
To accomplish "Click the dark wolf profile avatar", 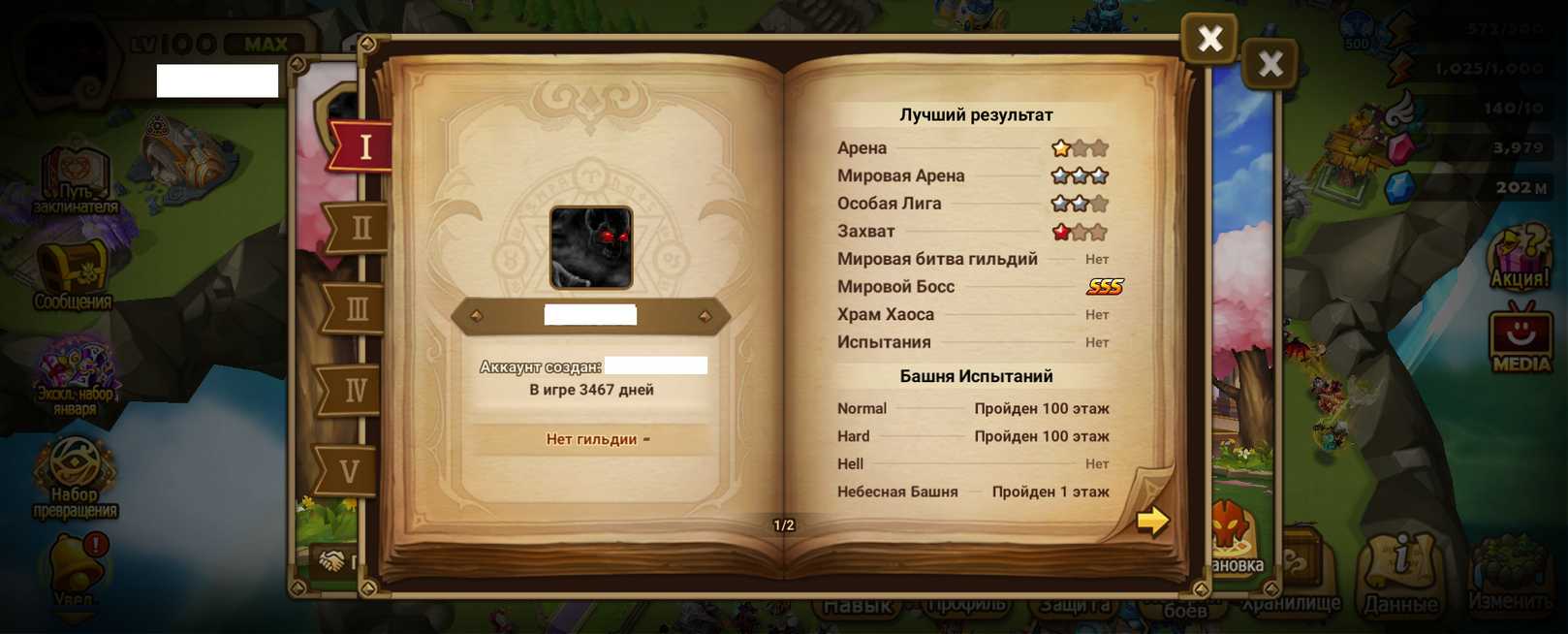I will 591,247.
